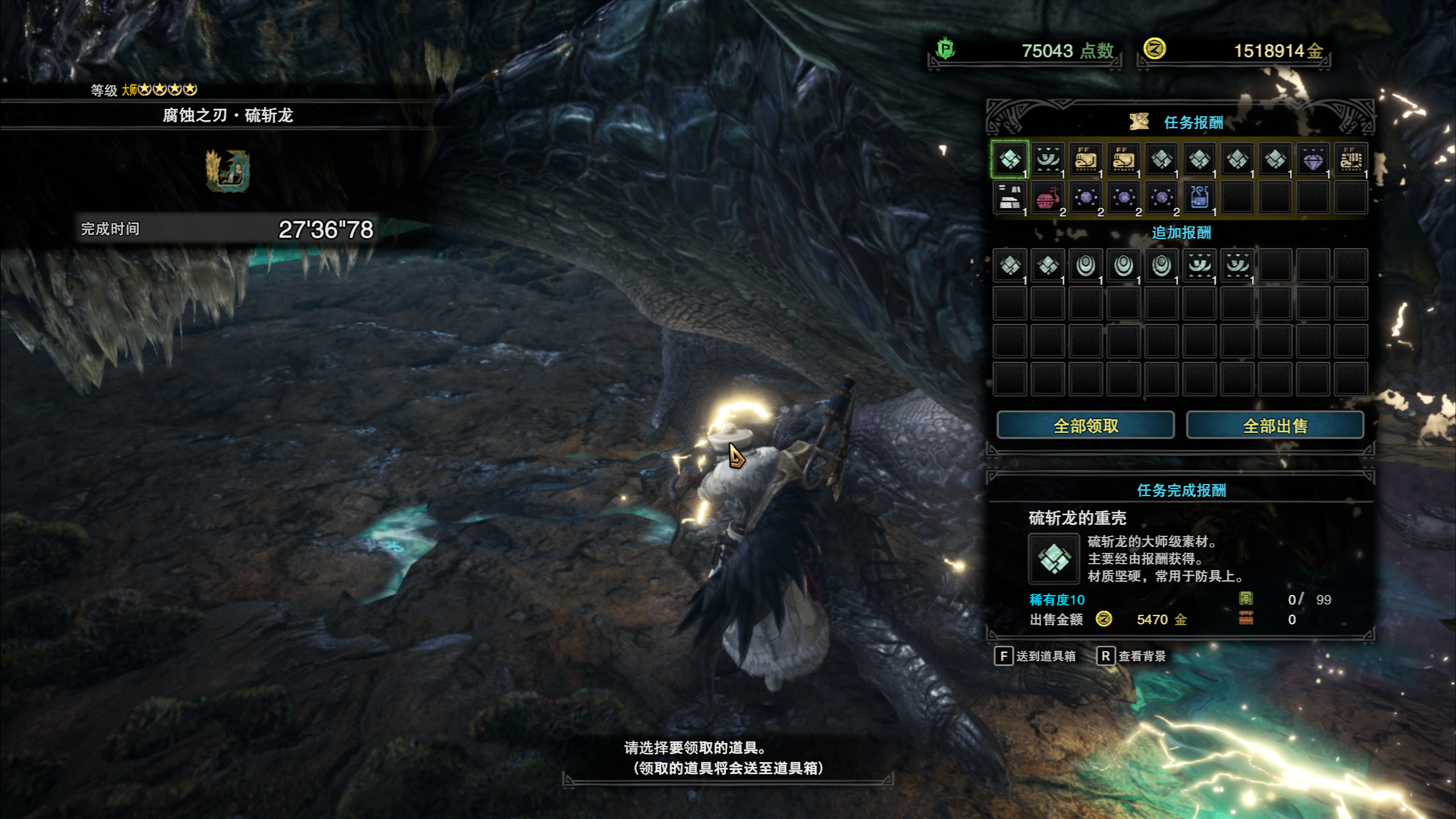Select the white ingot reward slot
This screenshot has height=819, width=1456.
click(x=1010, y=197)
